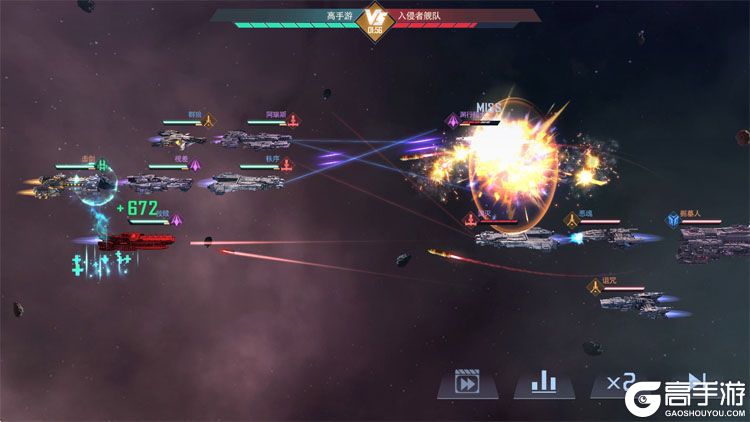This screenshot has width=750, height=422.
Task: Toggle the x2 battle speed
Action: click(x=617, y=382)
